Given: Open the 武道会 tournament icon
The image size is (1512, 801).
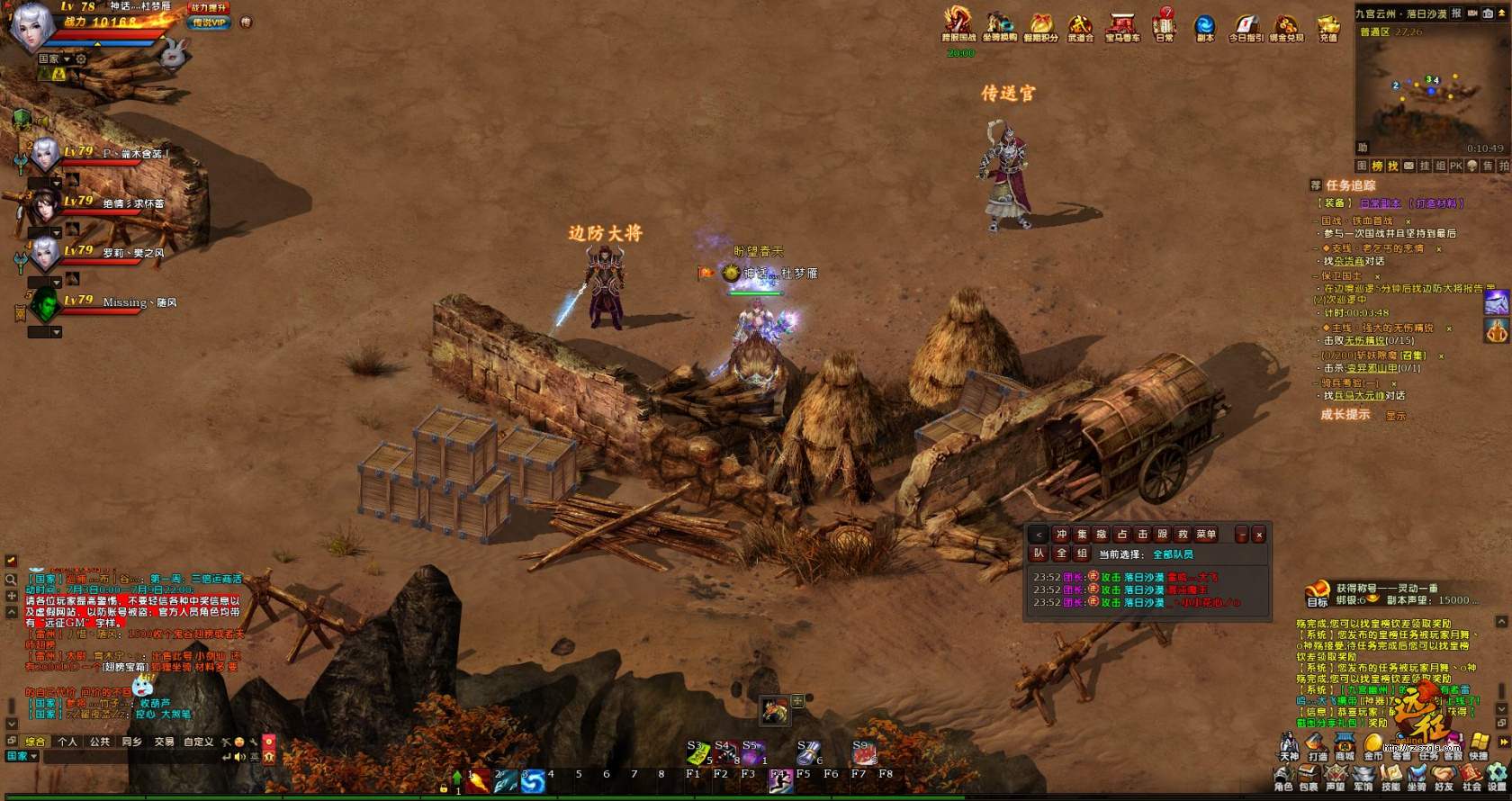Looking at the screenshot, I should (x=1080, y=25).
